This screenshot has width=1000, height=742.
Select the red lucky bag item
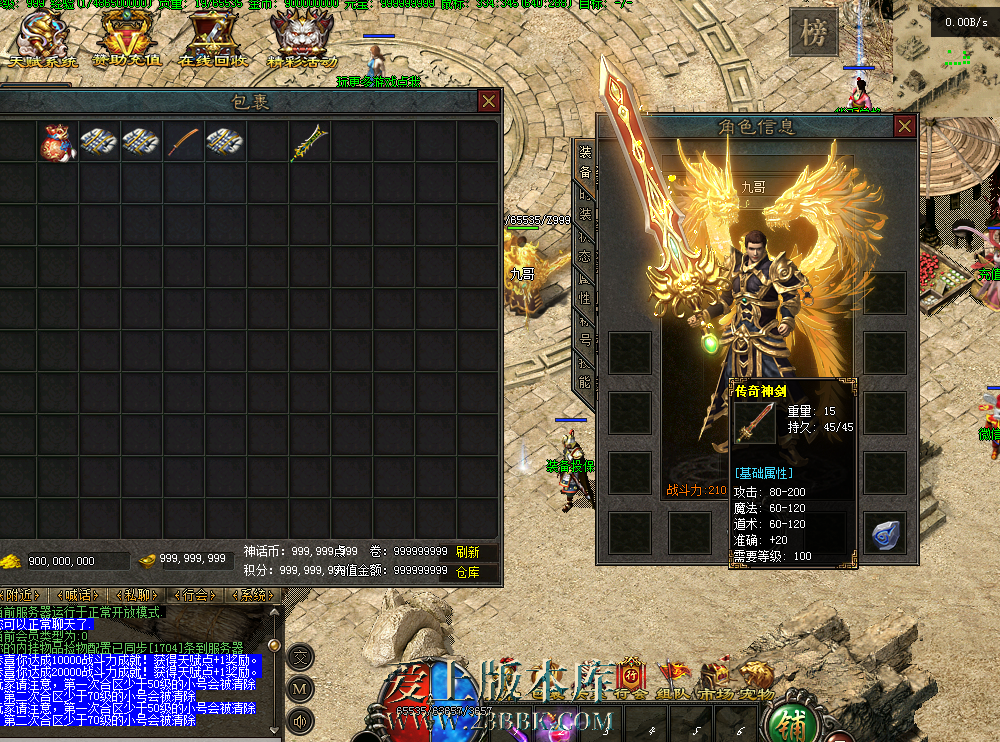point(57,143)
